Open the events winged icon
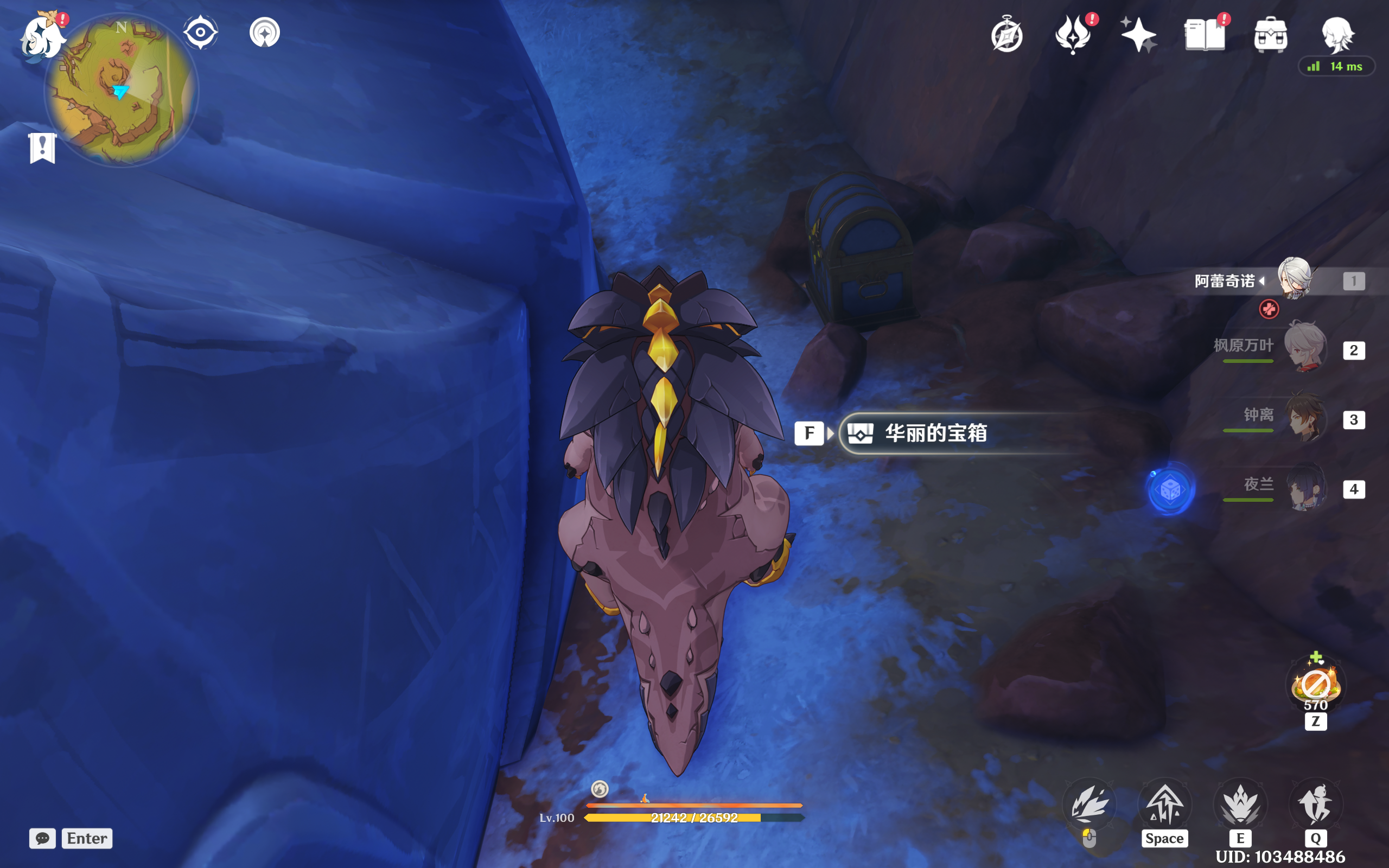The image size is (1389, 868). (1073, 36)
